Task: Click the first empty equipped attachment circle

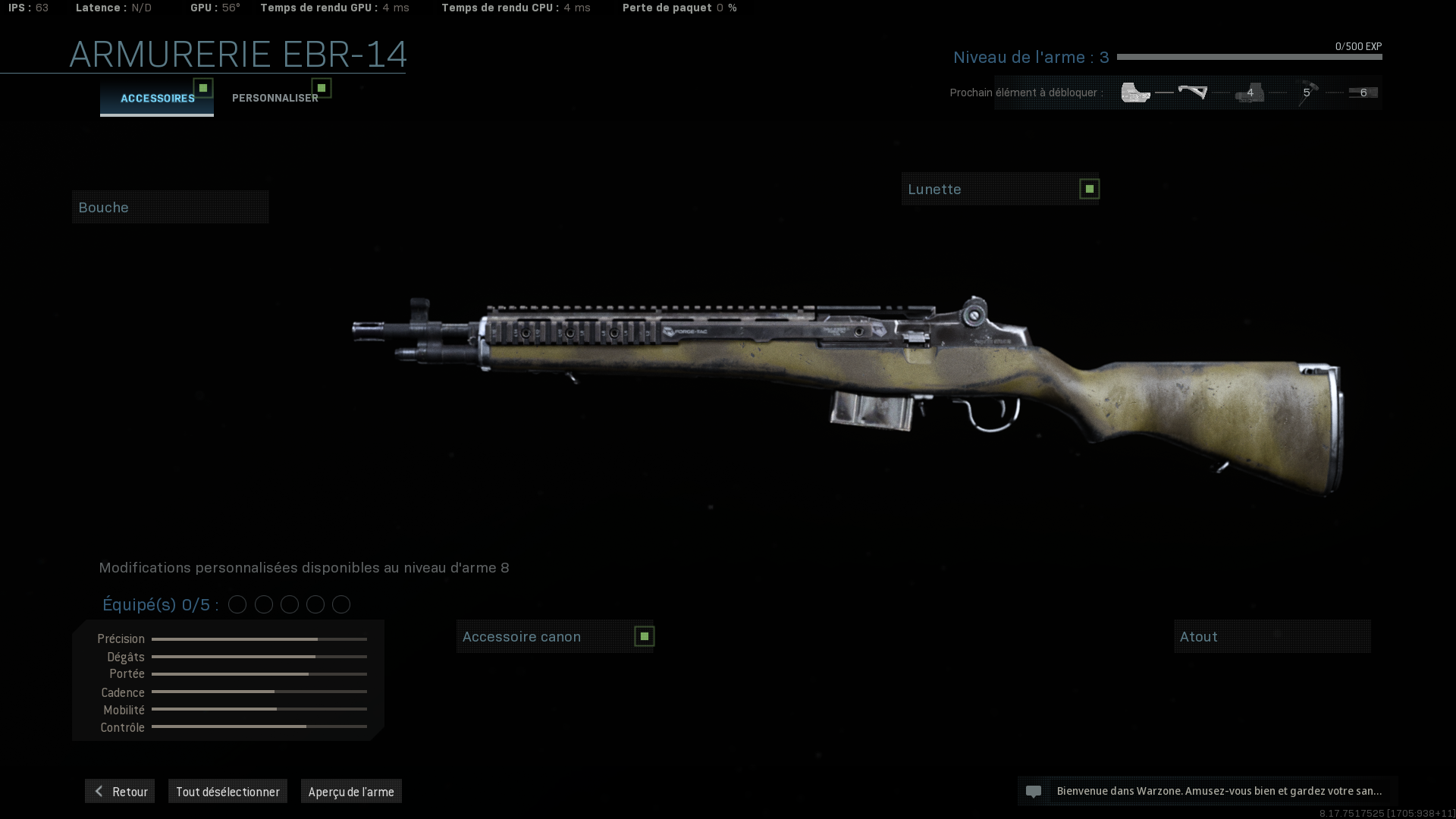Action: [238, 604]
